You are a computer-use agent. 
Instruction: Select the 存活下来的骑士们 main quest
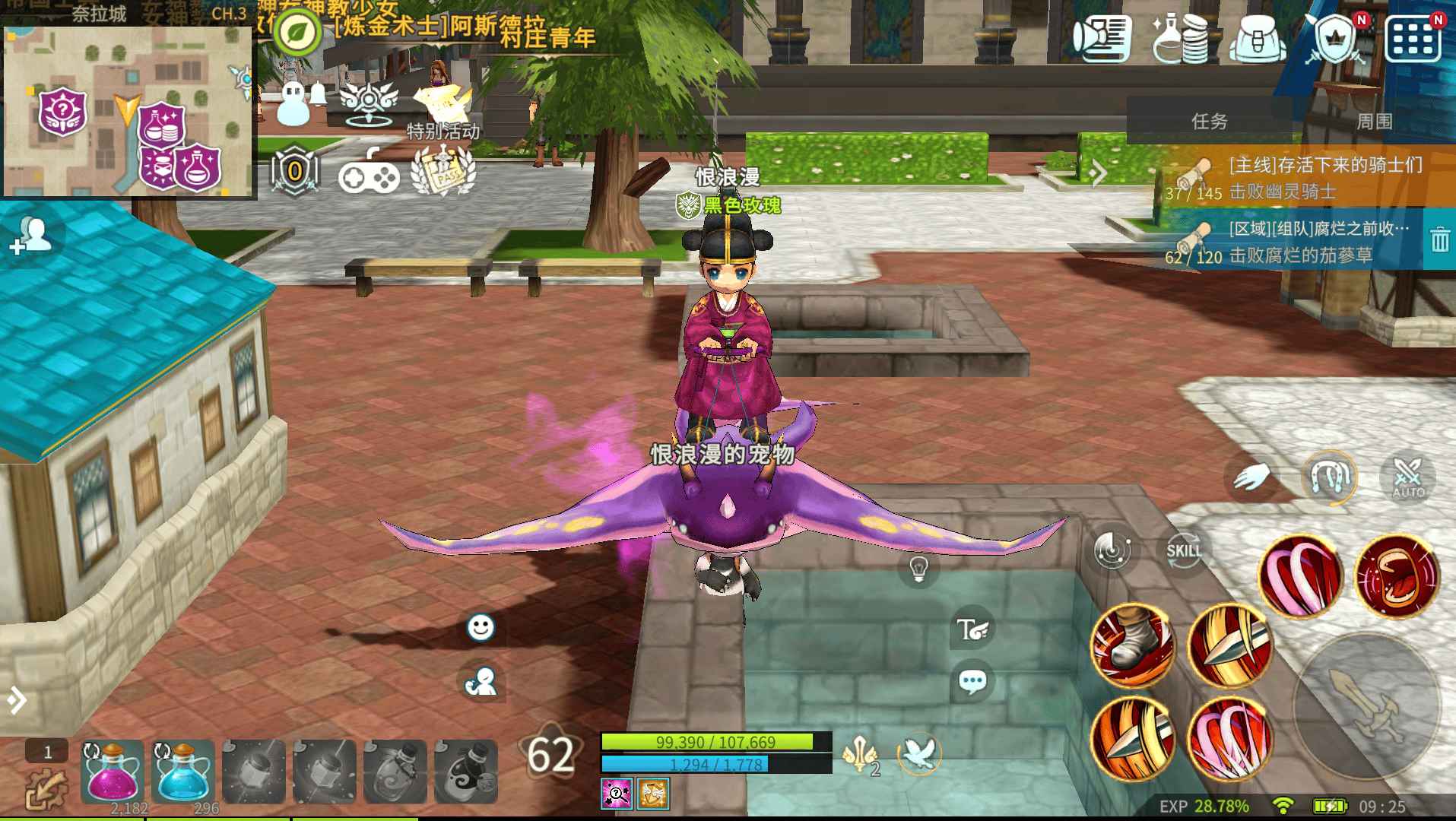tap(1293, 176)
